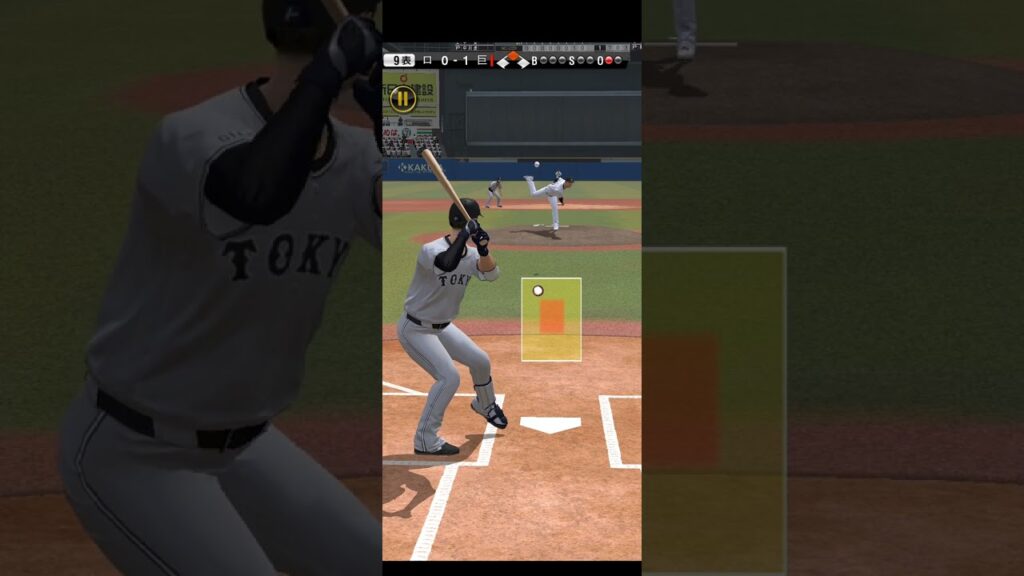
Task: Tap the orange hot zone in the strike zone
Action: coord(552,316)
